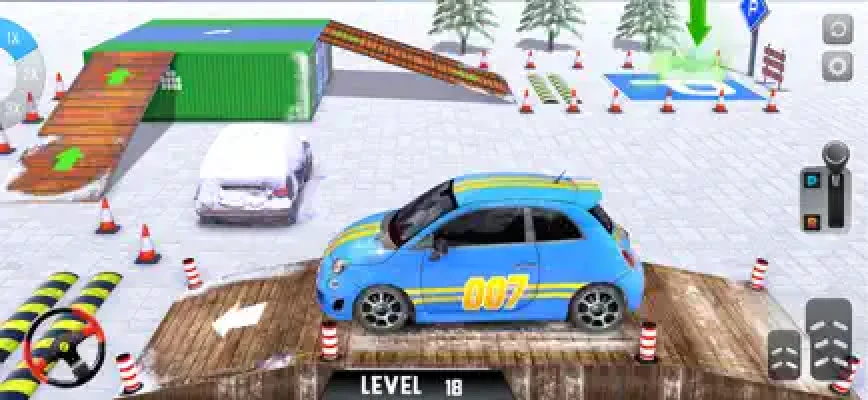Open the settings gear button

click(x=837, y=67)
